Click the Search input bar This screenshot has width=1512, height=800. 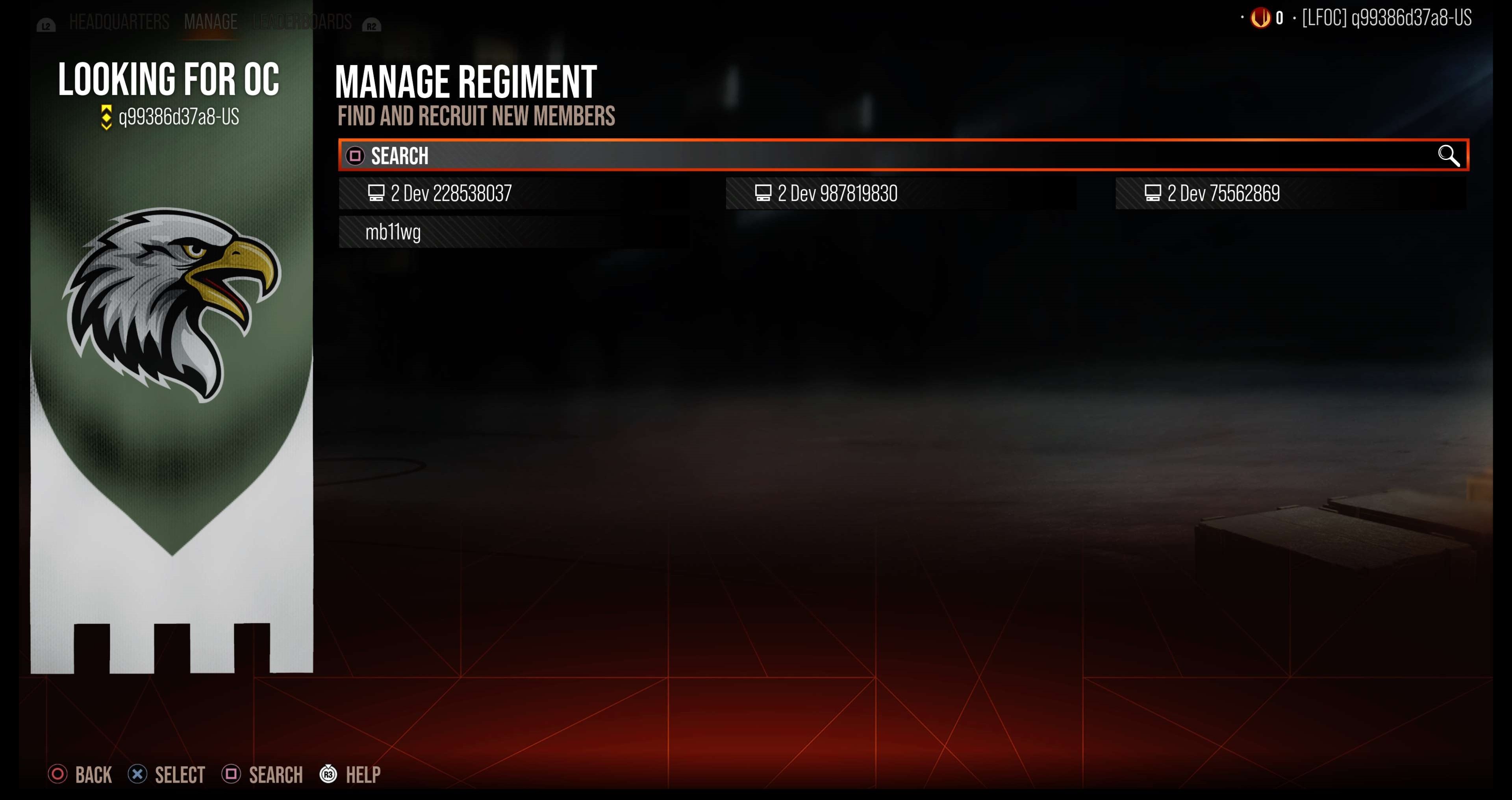point(880,156)
